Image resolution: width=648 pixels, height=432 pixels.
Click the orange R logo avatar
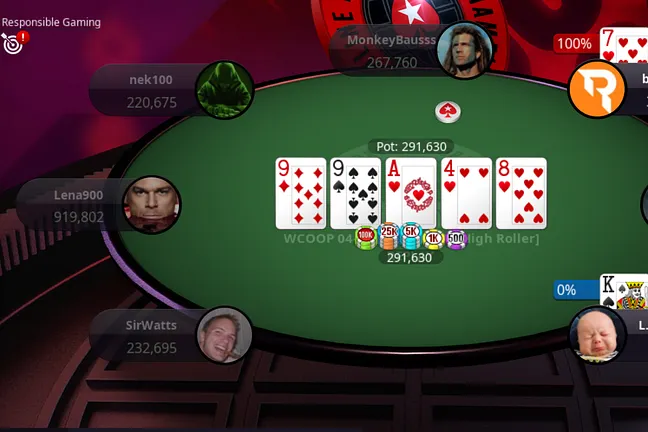(x=596, y=89)
